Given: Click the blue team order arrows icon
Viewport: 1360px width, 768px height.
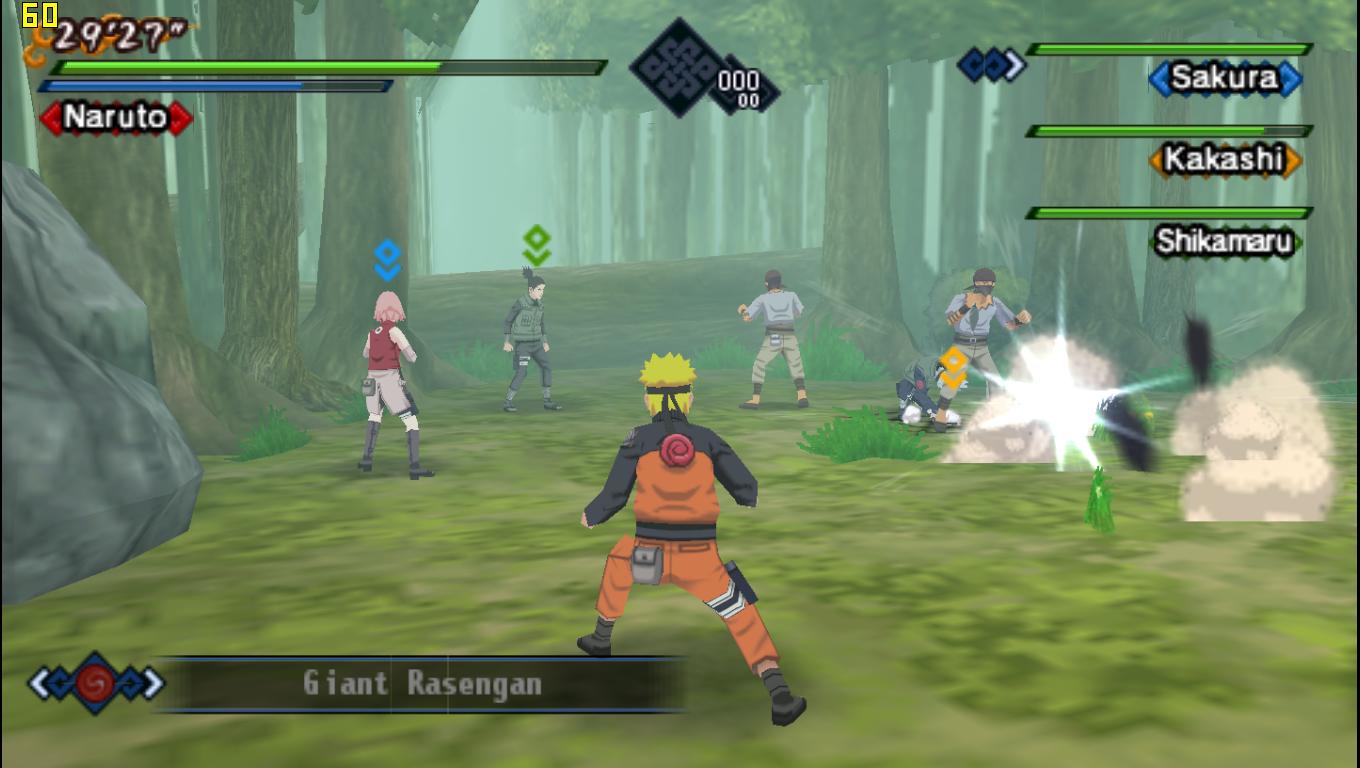Looking at the screenshot, I should click(x=991, y=66).
